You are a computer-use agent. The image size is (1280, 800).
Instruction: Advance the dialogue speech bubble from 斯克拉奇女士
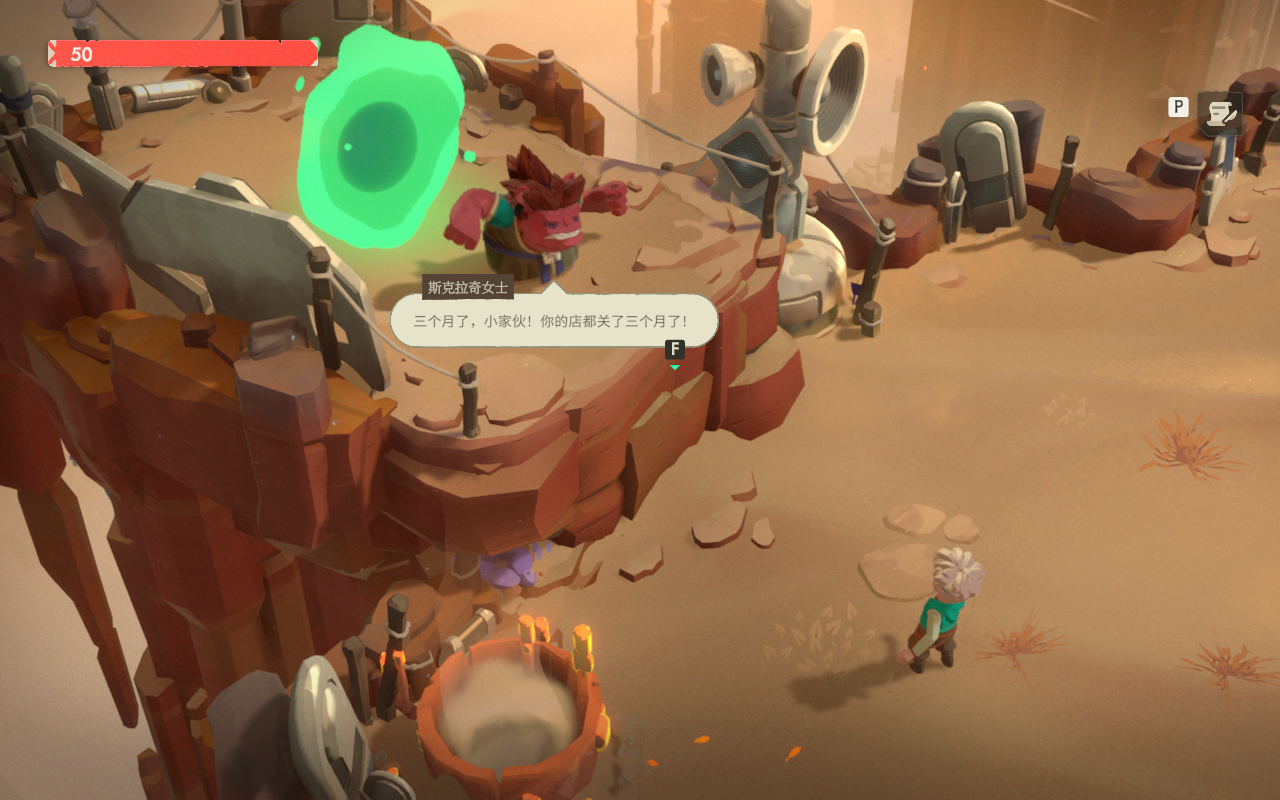553,321
